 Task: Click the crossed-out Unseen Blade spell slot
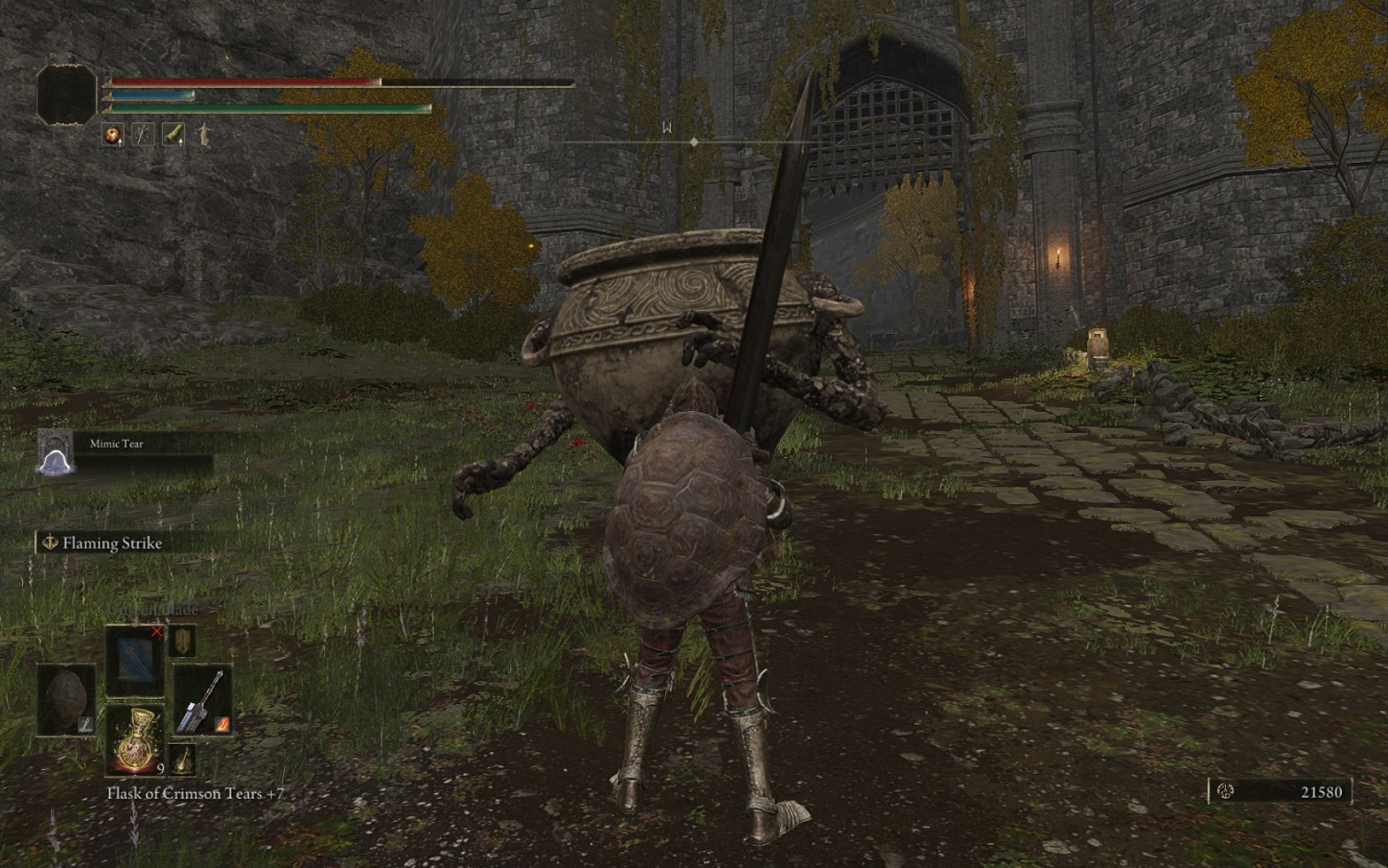(134, 662)
